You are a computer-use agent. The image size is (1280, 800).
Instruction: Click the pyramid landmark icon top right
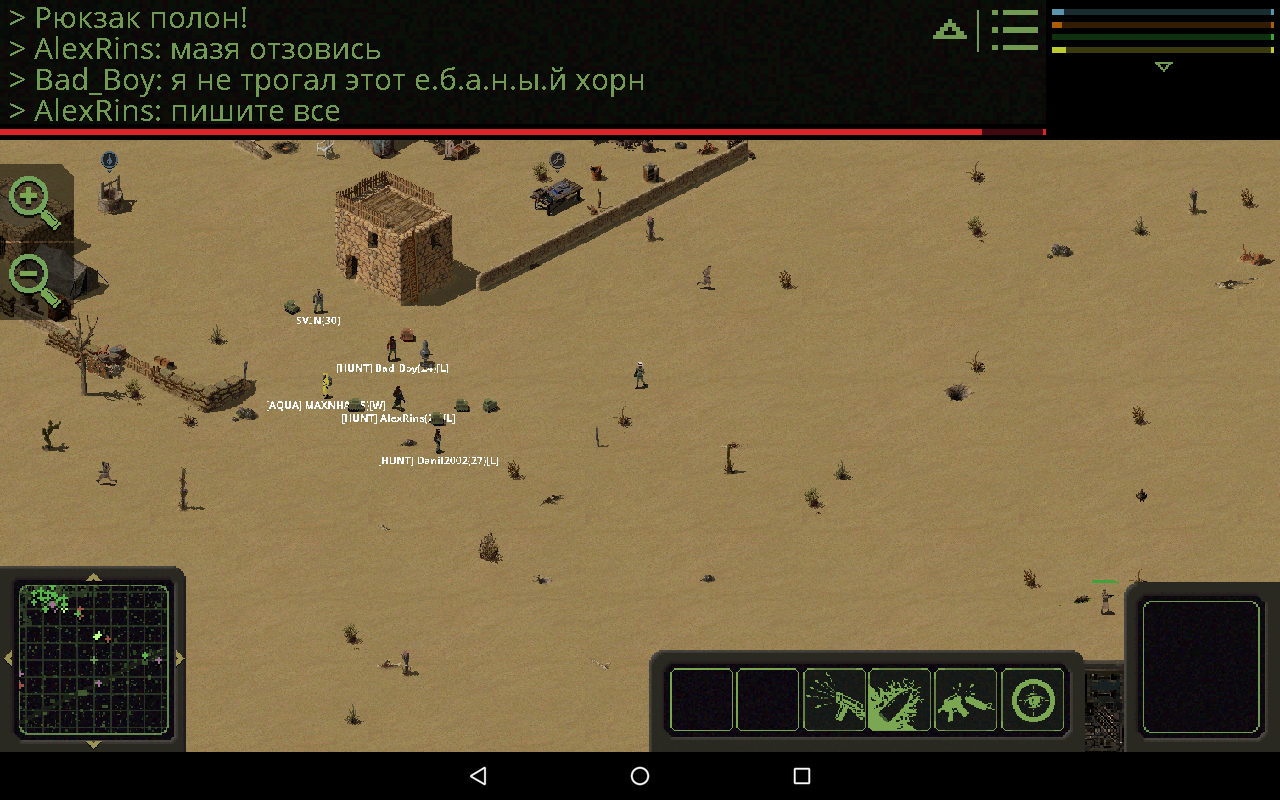[x=947, y=30]
